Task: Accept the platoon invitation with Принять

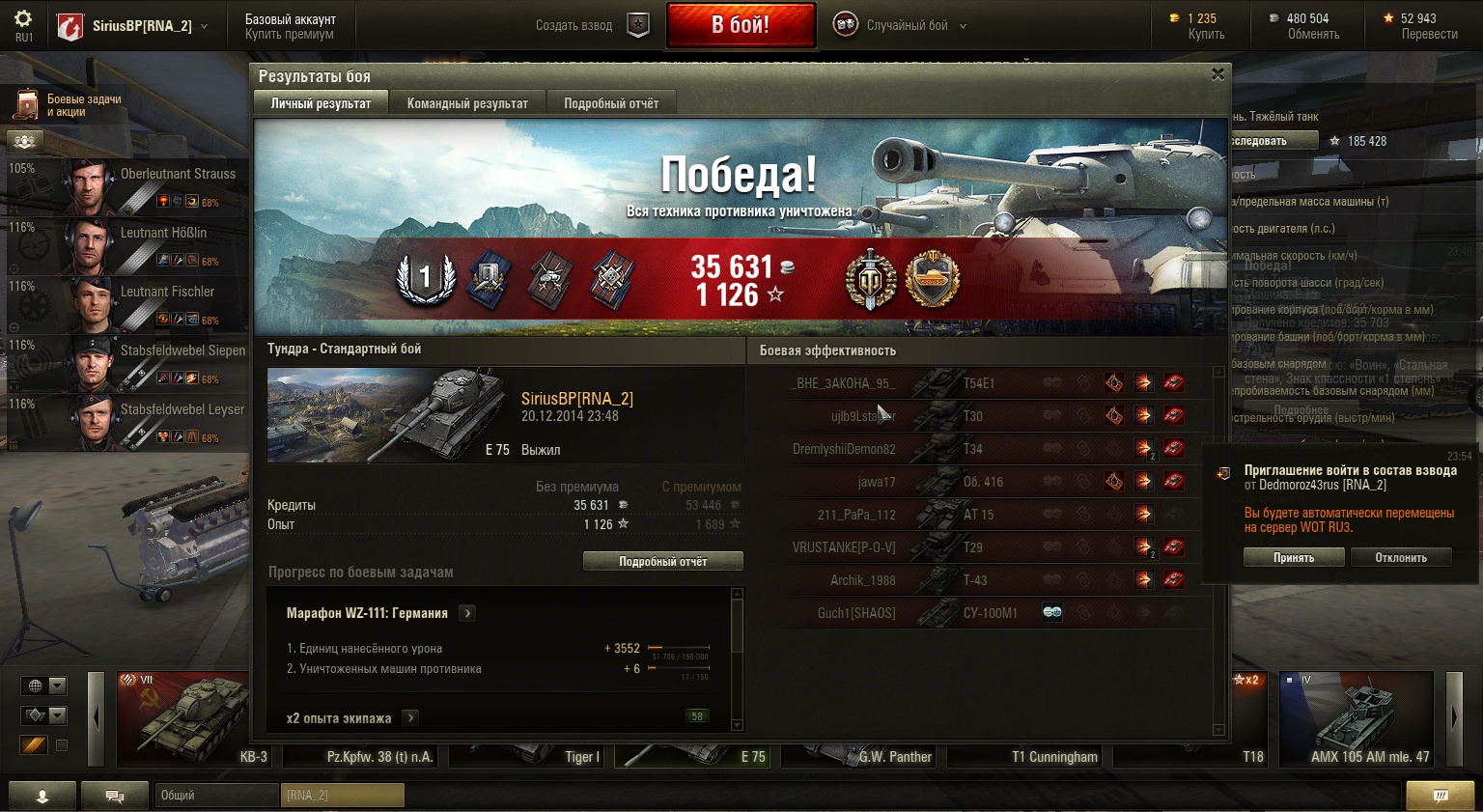Action: pos(1293,558)
